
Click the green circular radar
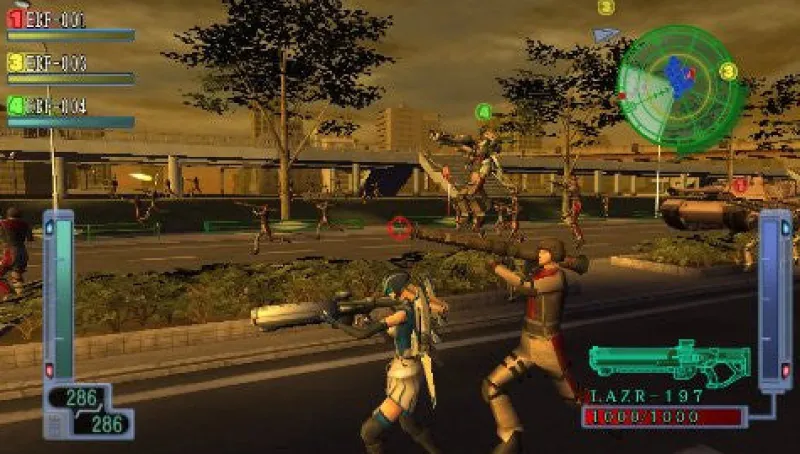coord(679,87)
